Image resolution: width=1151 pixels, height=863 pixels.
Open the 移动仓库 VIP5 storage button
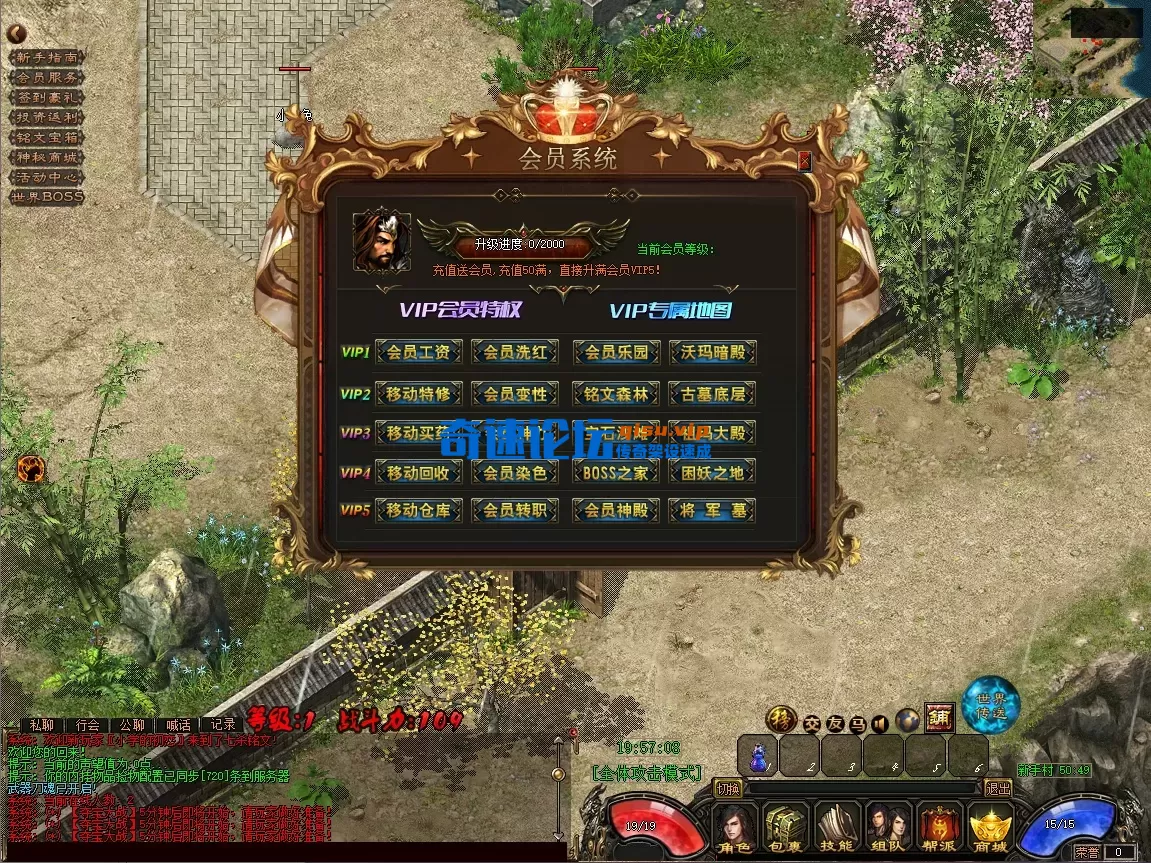[418, 511]
